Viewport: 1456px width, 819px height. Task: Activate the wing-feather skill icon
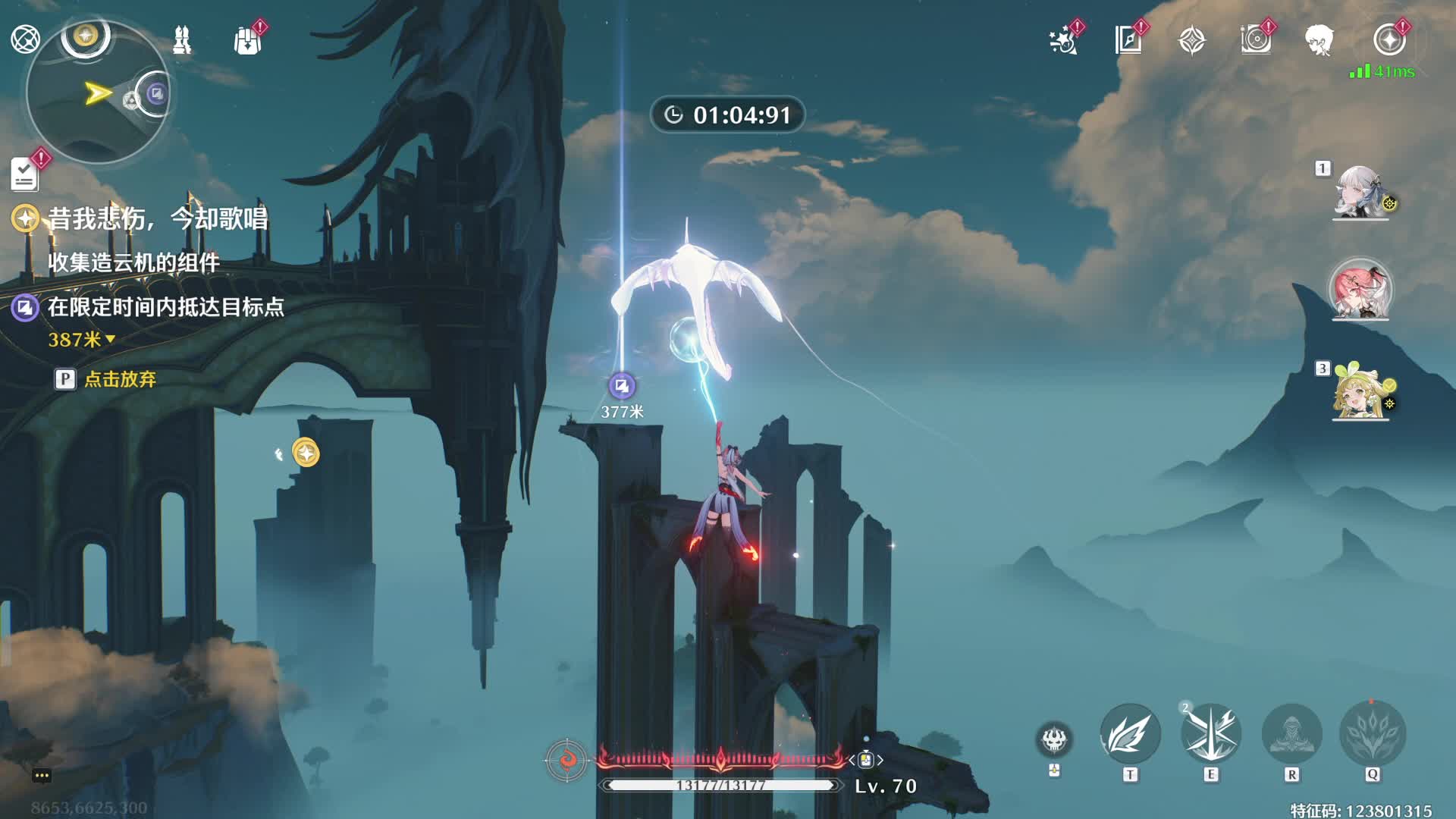[x=1130, y=734]
